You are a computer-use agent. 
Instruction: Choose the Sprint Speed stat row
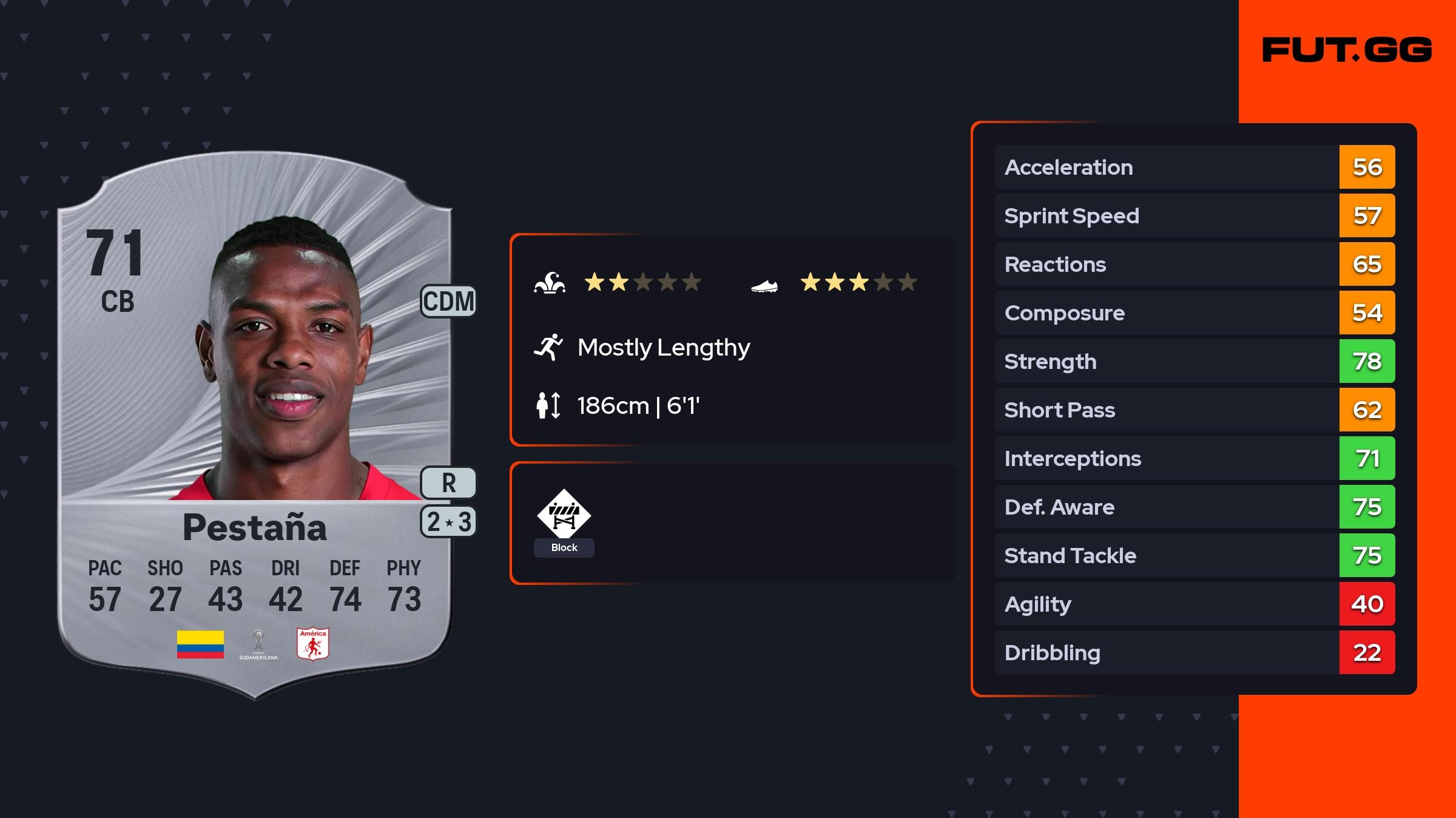(x=1194, y=215)
